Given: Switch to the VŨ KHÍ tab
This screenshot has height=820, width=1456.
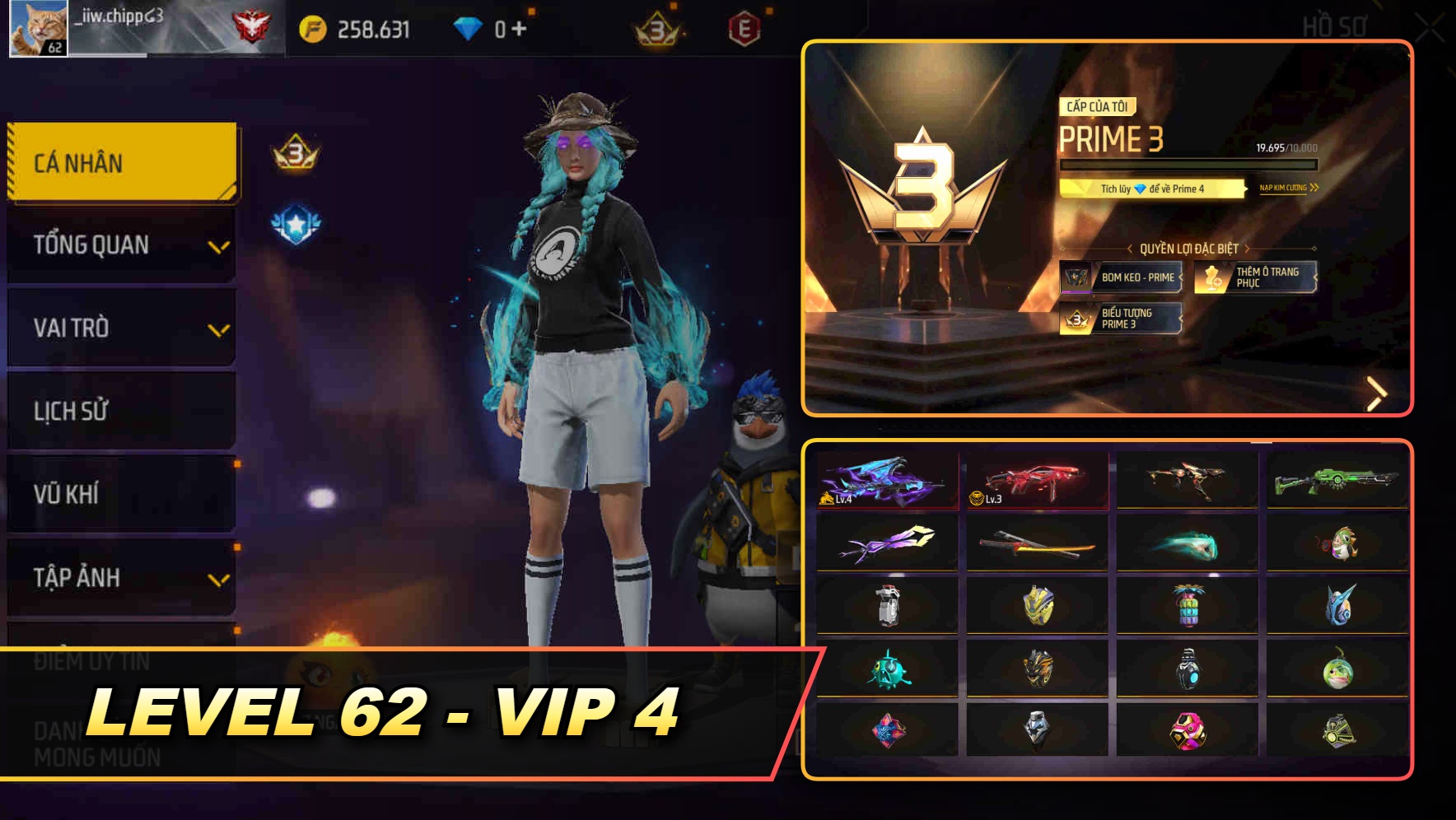Looking at the screenshot, I should [119, 494].
